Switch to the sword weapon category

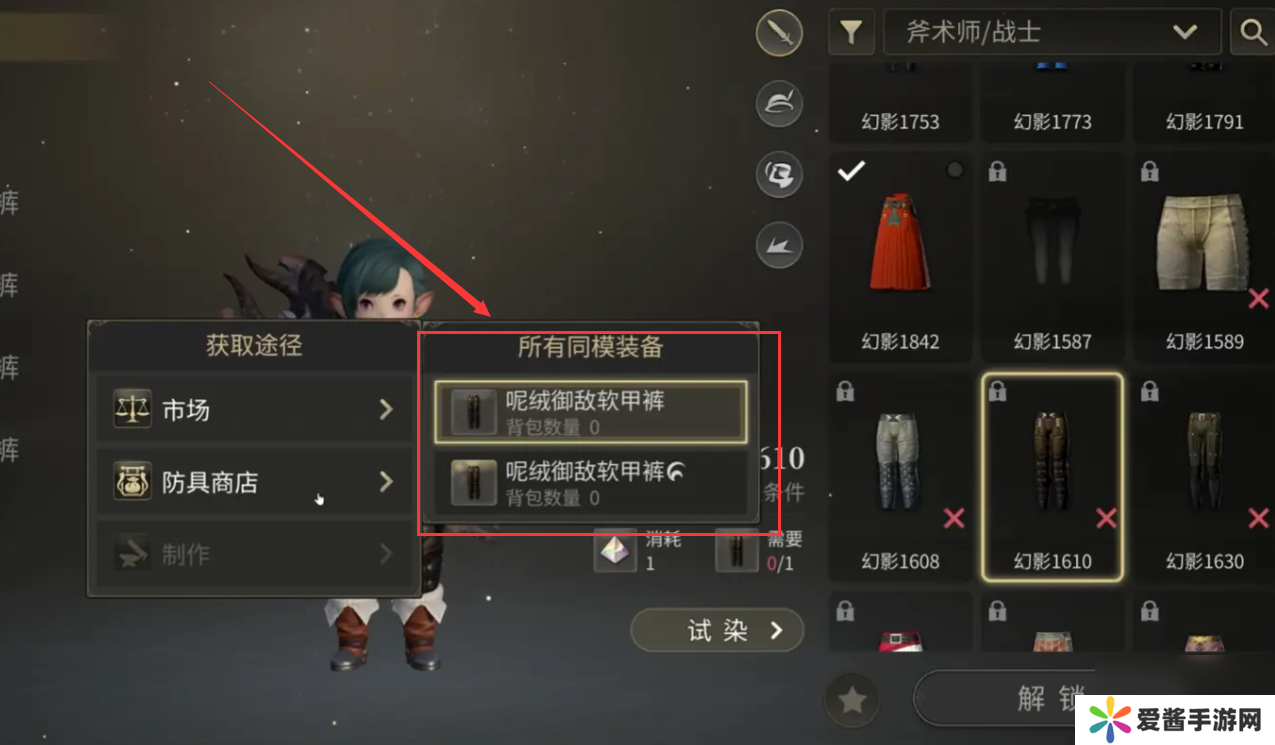780,35
